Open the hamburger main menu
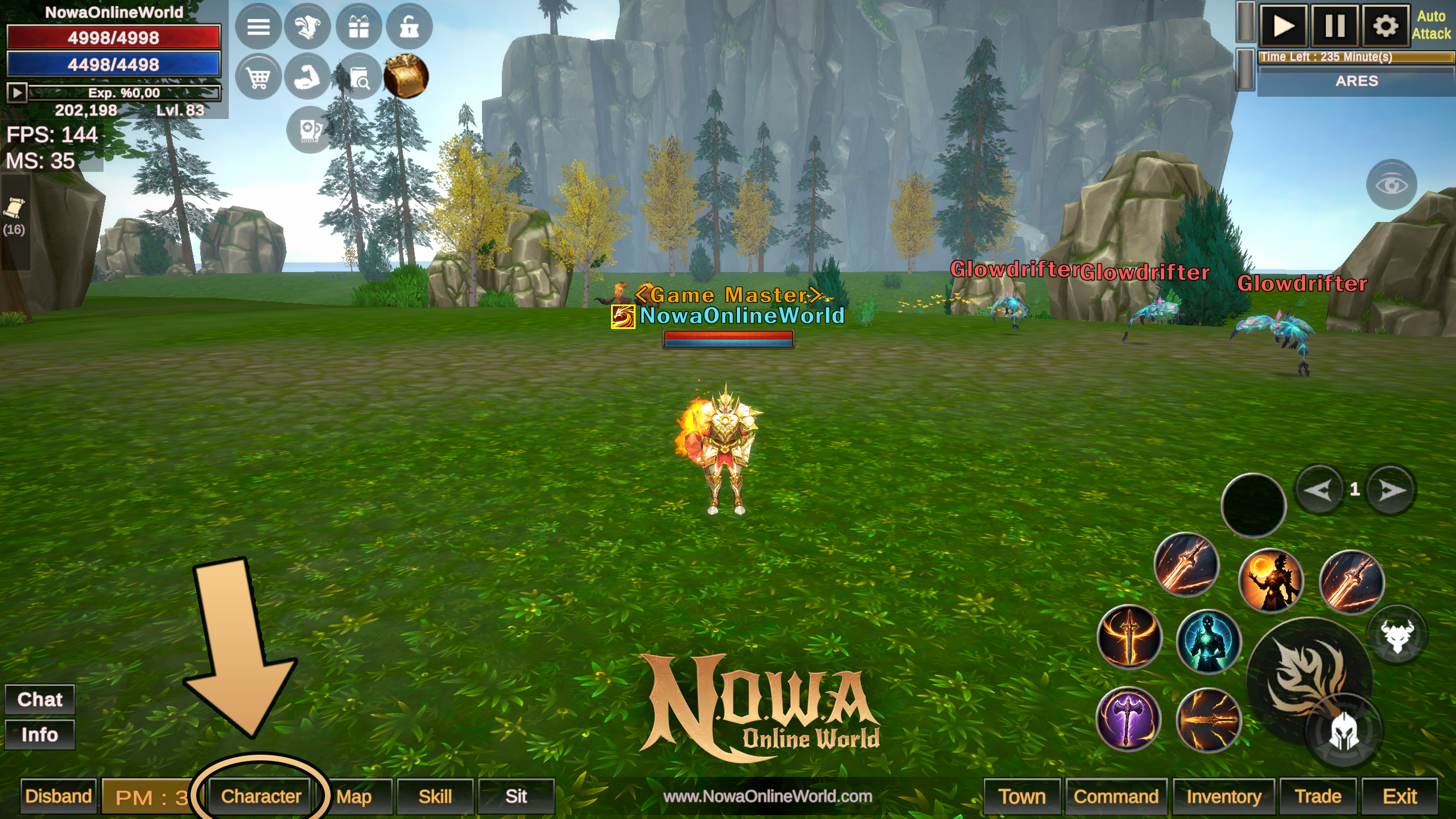The height and width of the screenshot is (819, 1456). click(258, 27)
